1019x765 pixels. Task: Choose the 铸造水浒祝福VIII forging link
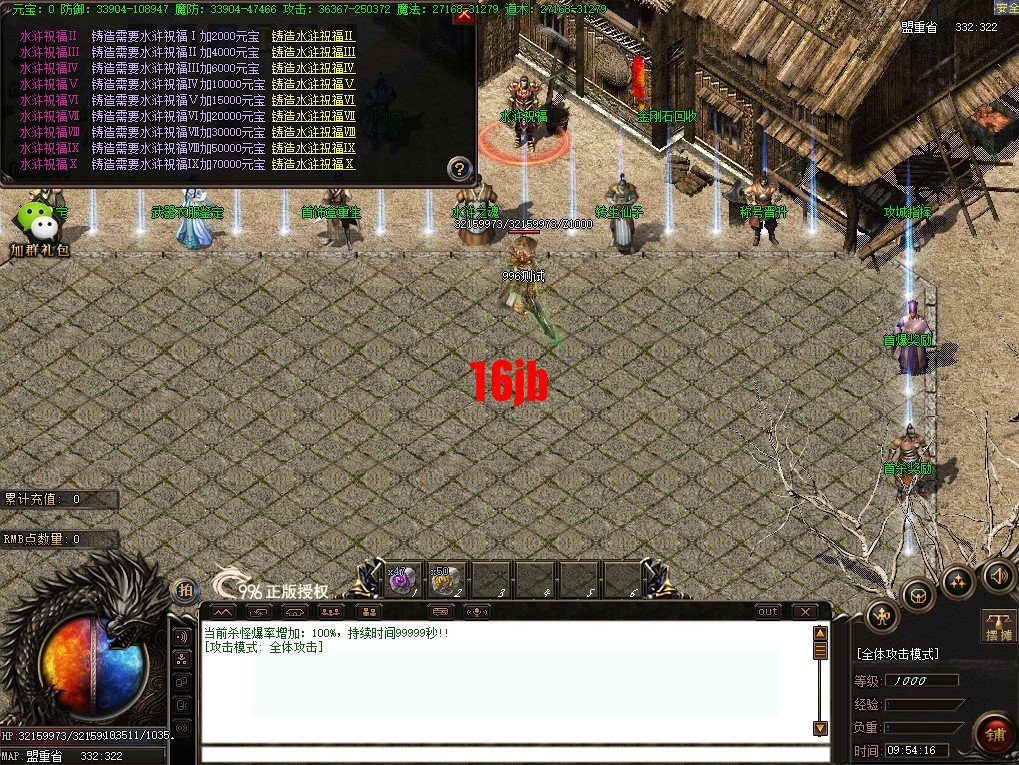313,132
